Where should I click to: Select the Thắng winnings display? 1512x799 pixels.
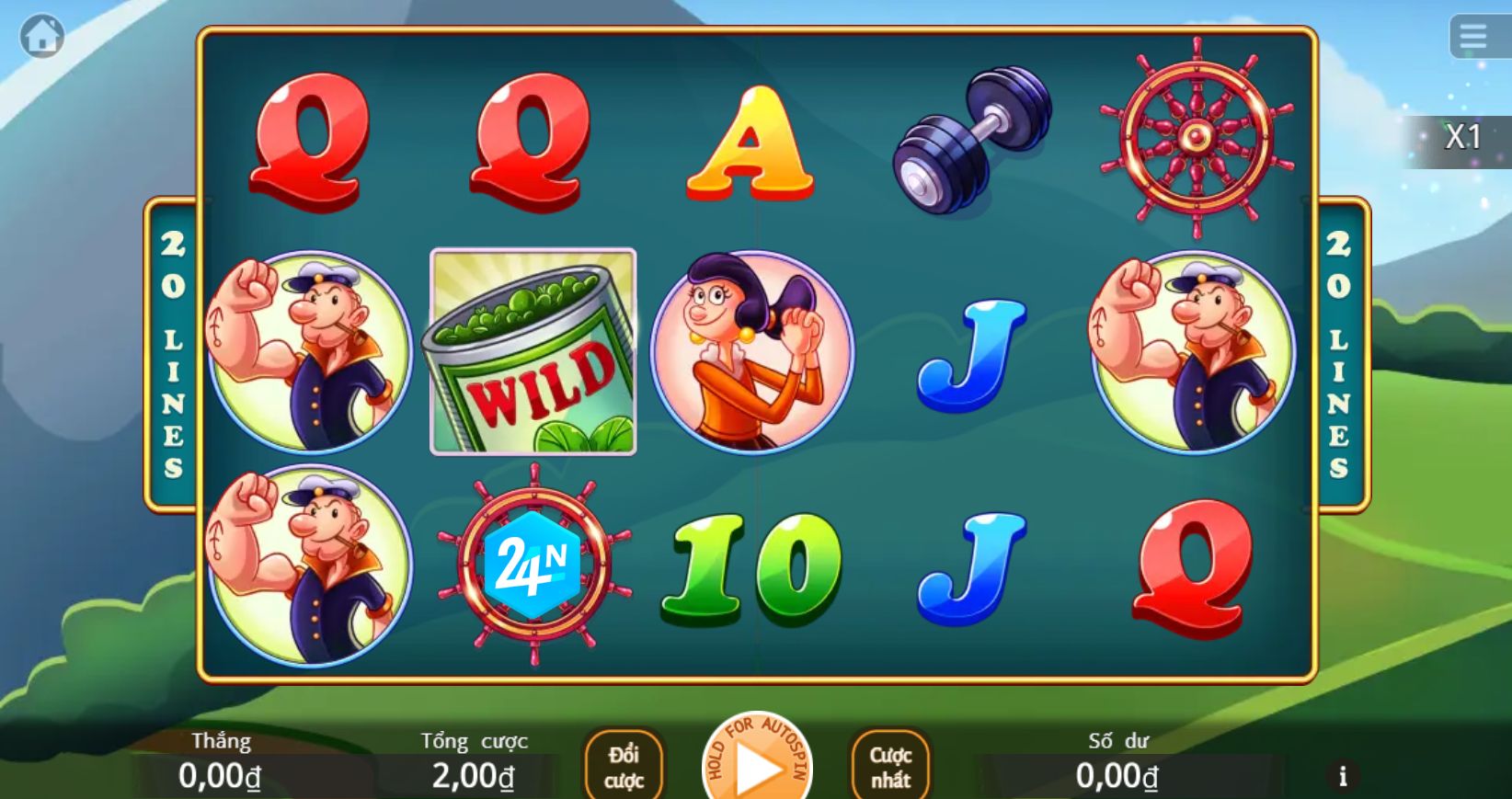(x=221, y=761)
